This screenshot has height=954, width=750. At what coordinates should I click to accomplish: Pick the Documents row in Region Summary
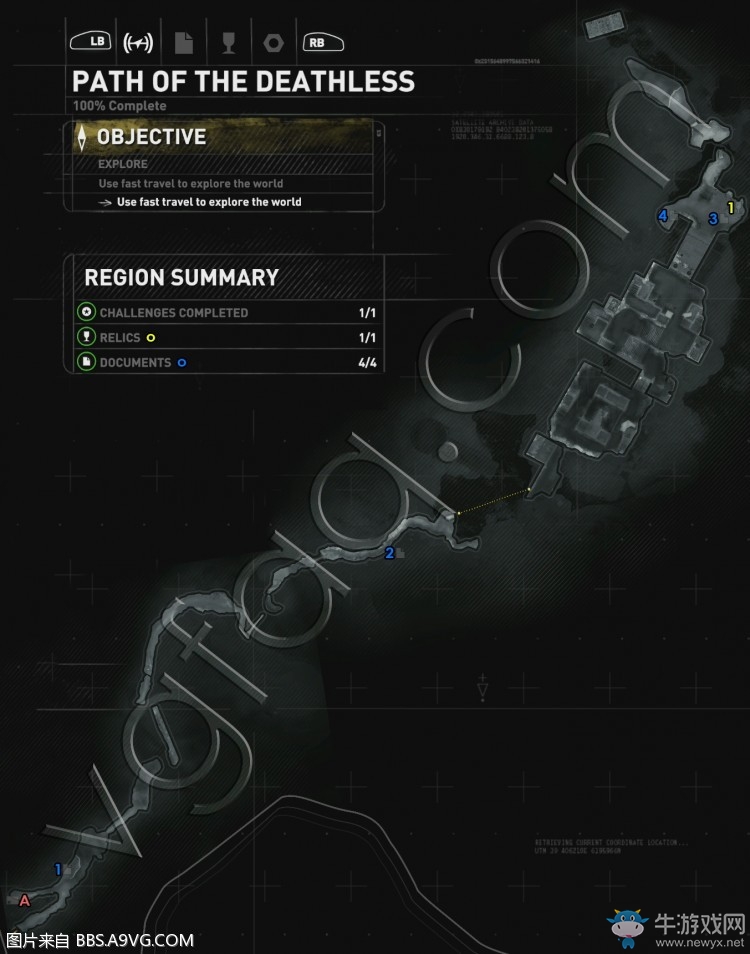pyautogui.click(x=228, y=363)
